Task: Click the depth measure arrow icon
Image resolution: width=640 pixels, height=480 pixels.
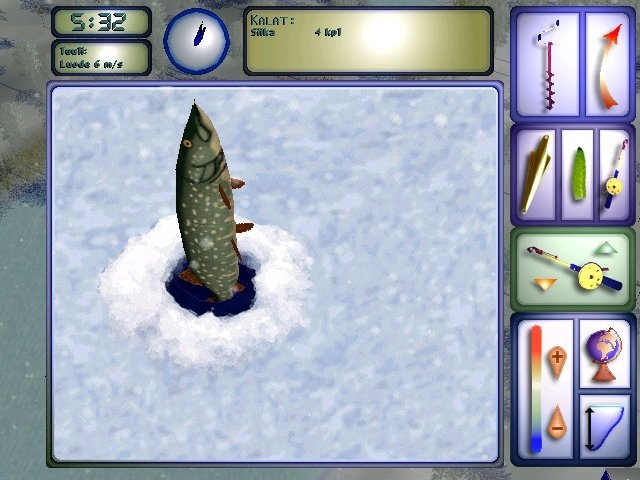Action: click(x=604, y=427)
